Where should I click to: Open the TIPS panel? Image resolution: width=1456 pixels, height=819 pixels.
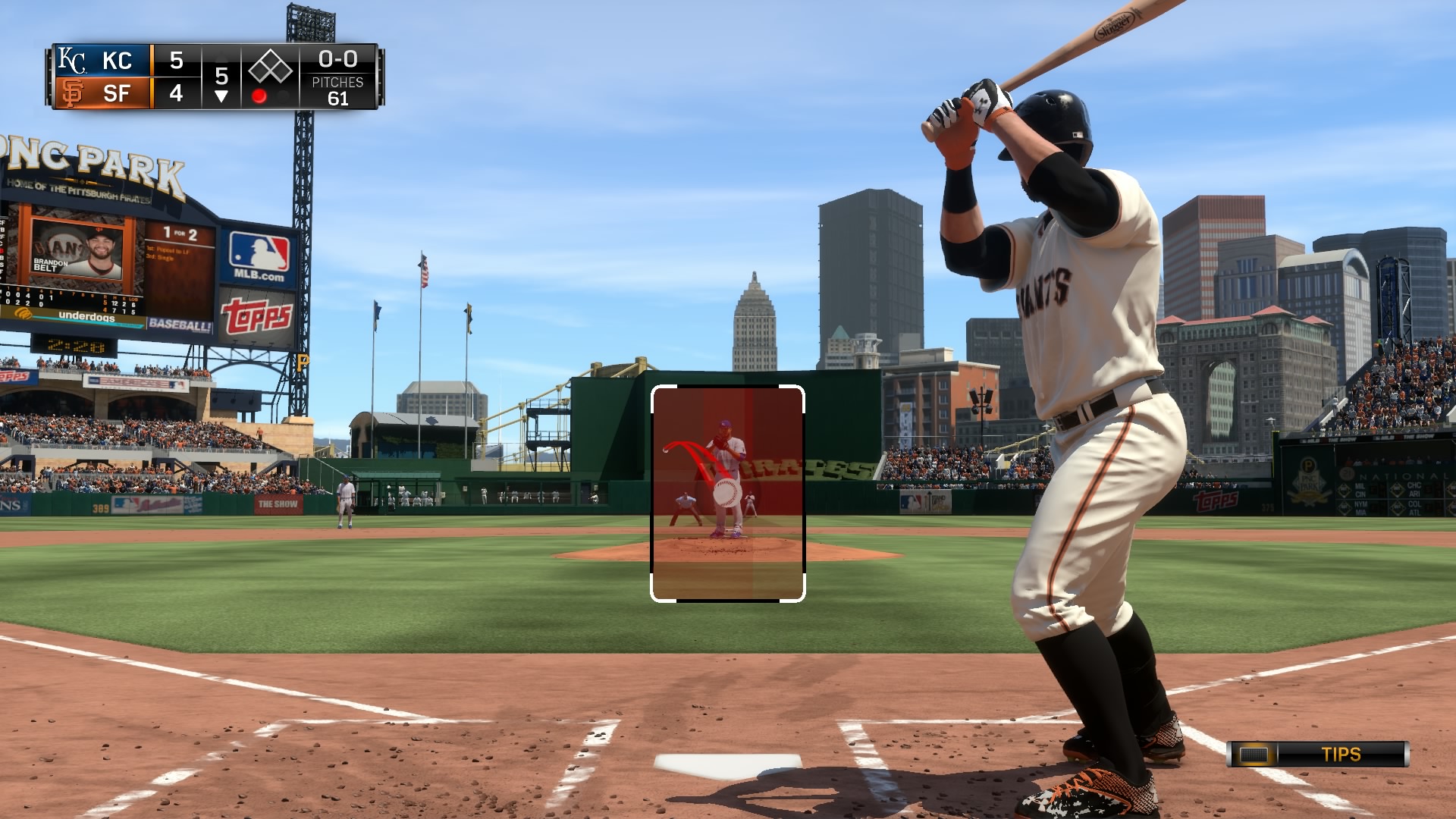(1318, 755)
